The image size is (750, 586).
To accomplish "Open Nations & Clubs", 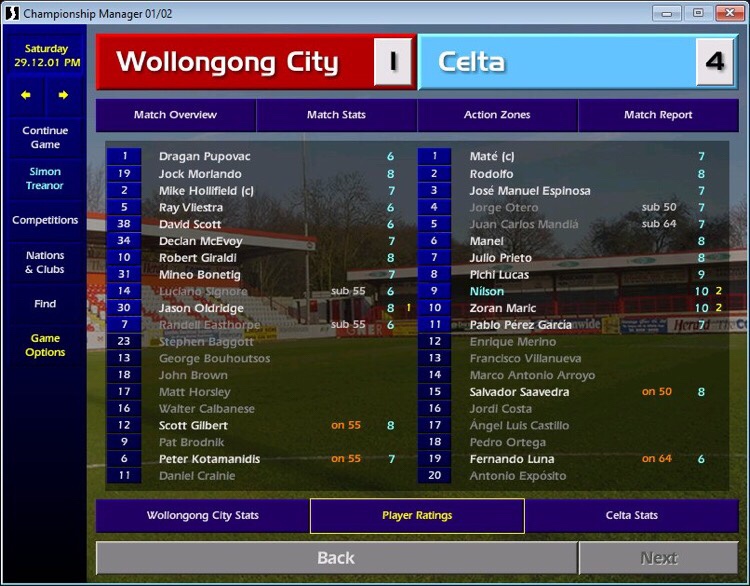I will pyautogui.click(x=45, y=262).
